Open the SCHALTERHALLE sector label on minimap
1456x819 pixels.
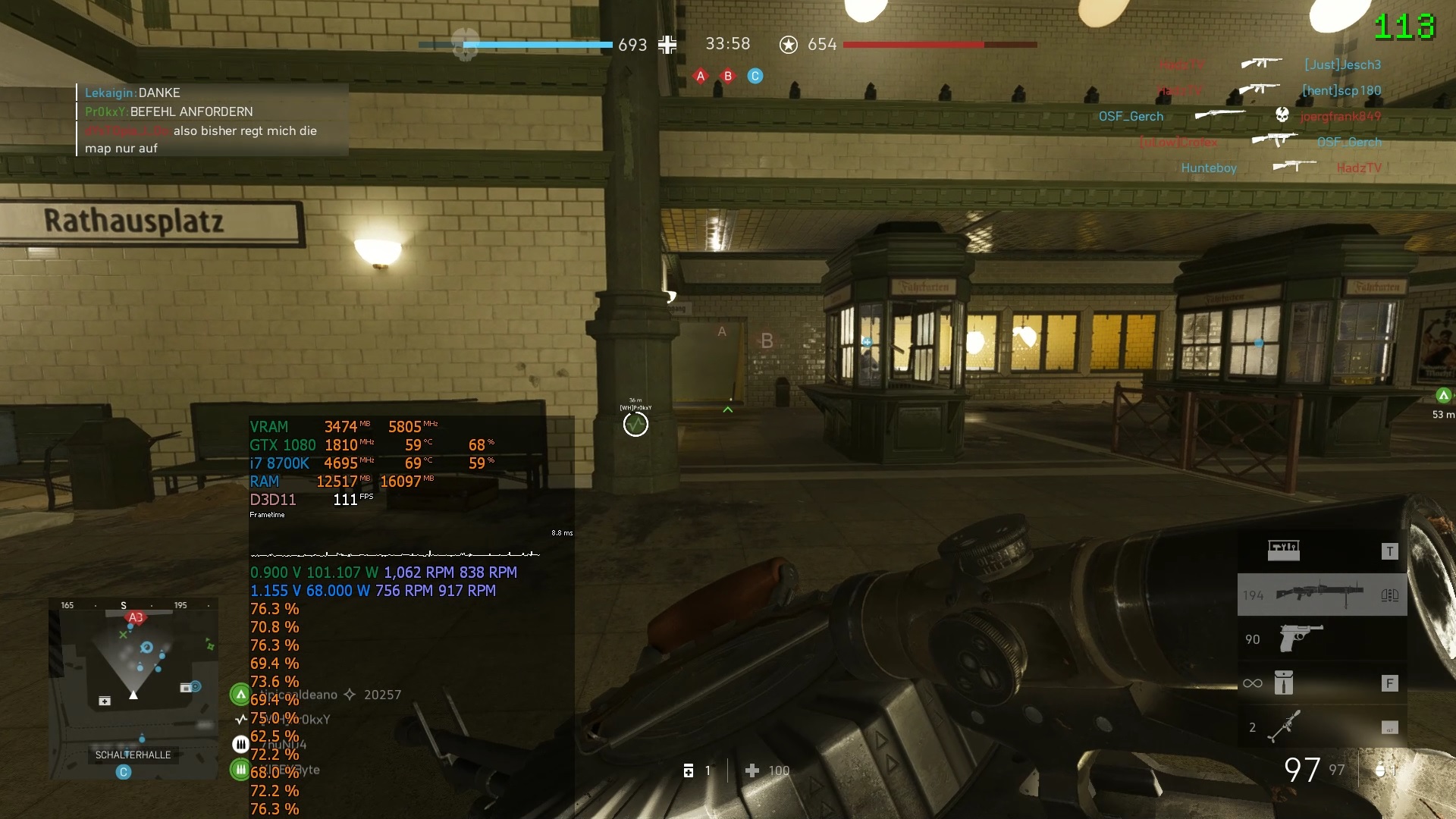pos(135,755)
